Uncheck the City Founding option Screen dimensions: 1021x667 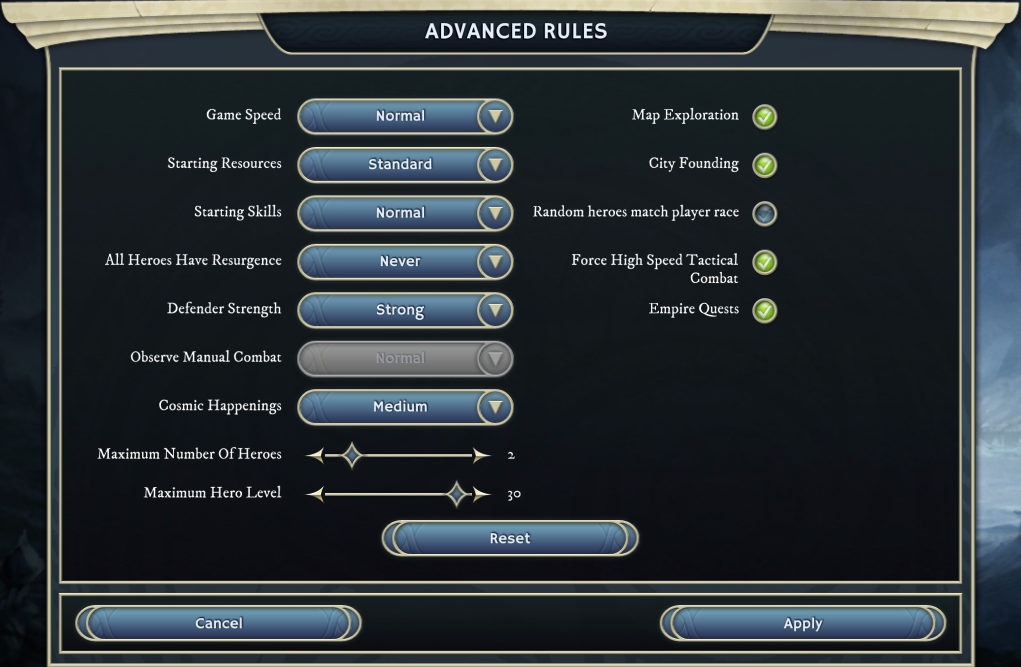pyautogui.click(x=765, y=165)
